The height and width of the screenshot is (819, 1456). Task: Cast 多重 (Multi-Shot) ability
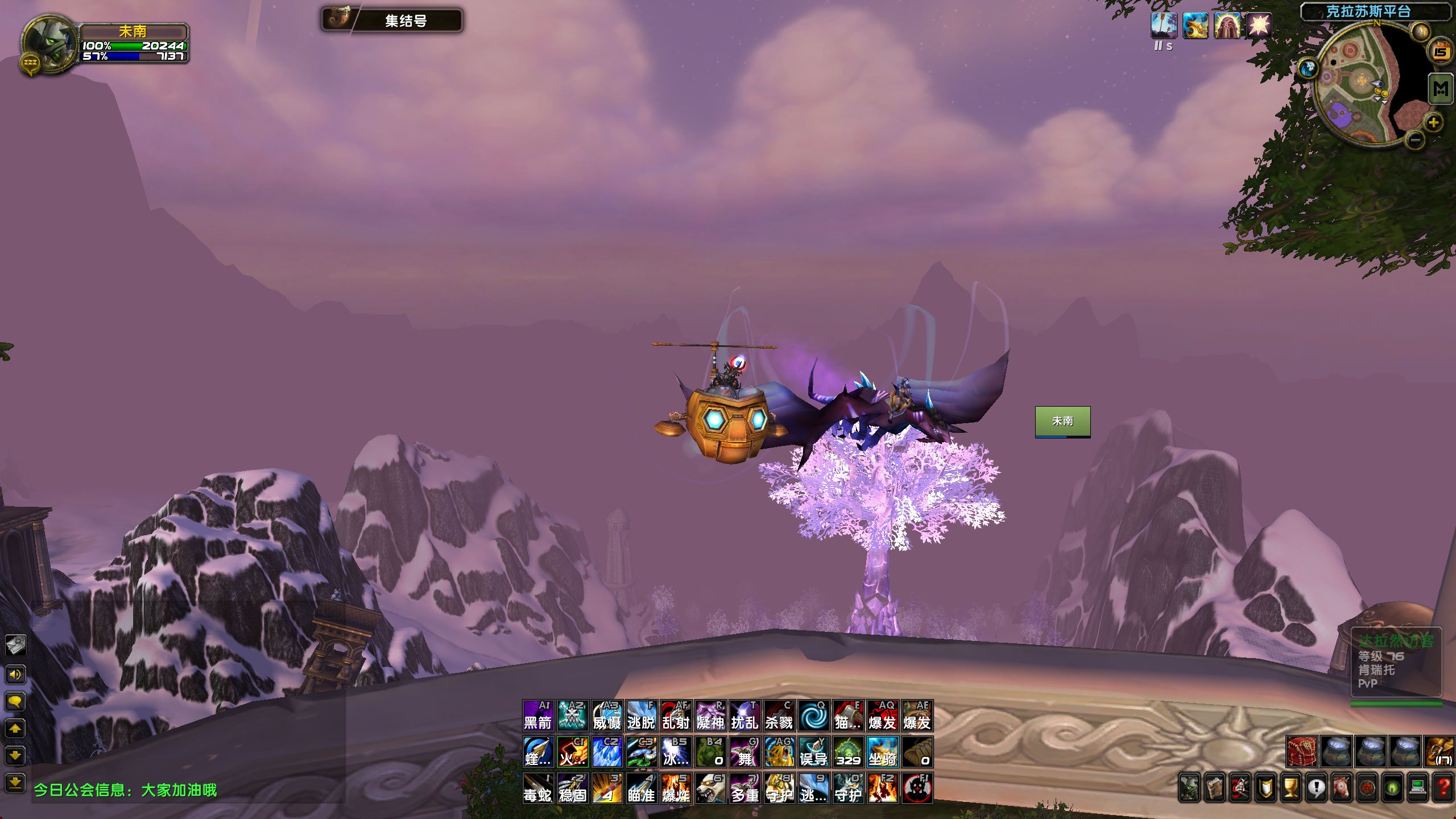744,788
